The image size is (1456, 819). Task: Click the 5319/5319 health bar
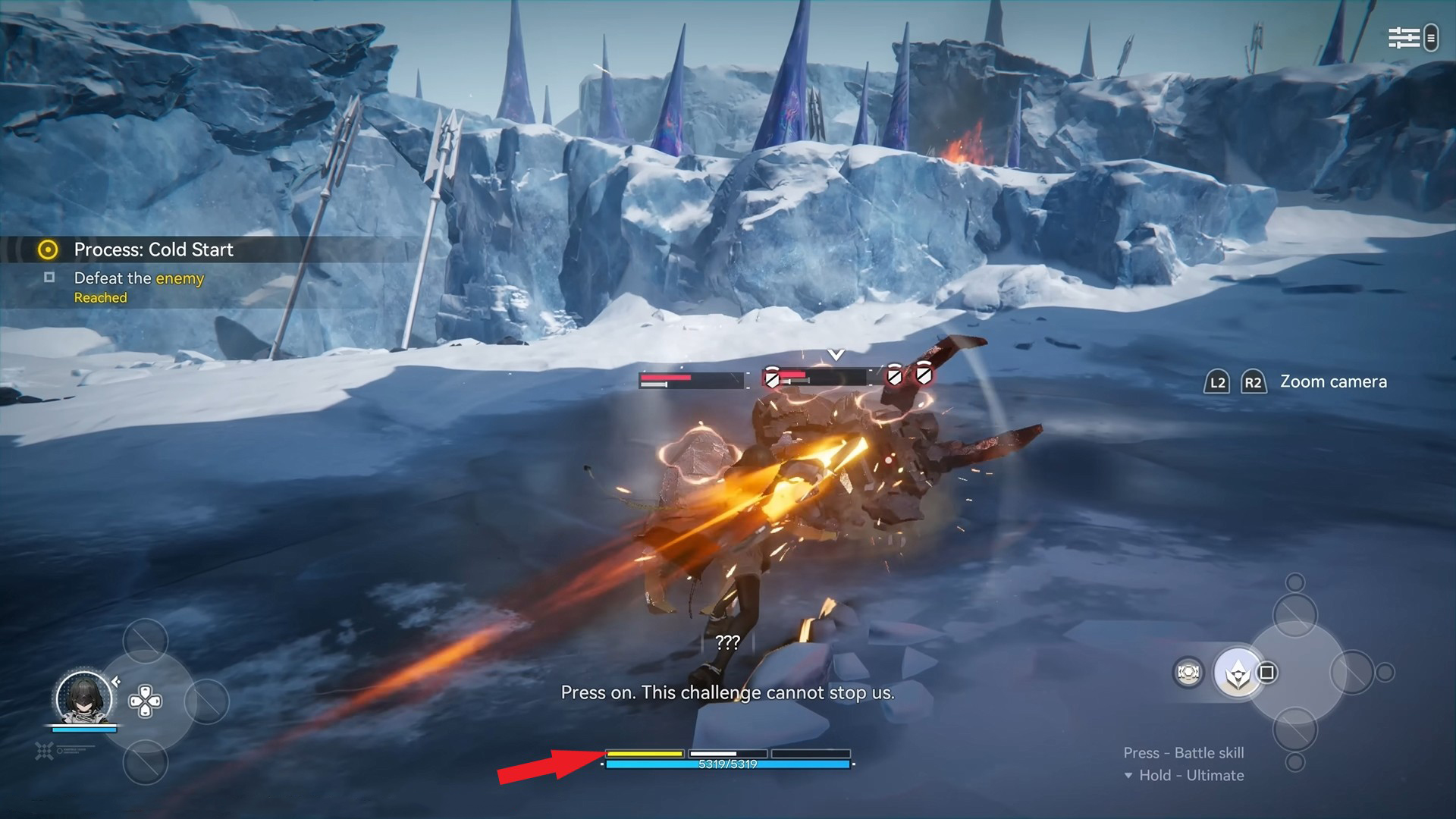(726, 766)
